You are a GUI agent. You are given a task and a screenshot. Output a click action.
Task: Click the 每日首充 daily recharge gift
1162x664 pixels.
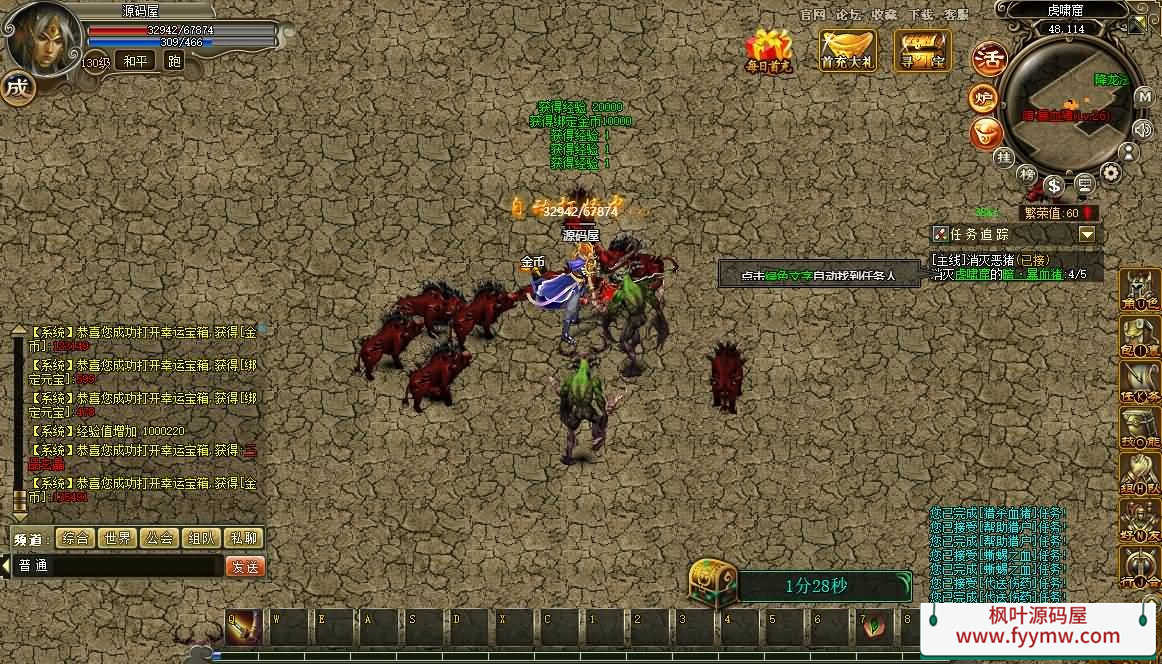768,51
